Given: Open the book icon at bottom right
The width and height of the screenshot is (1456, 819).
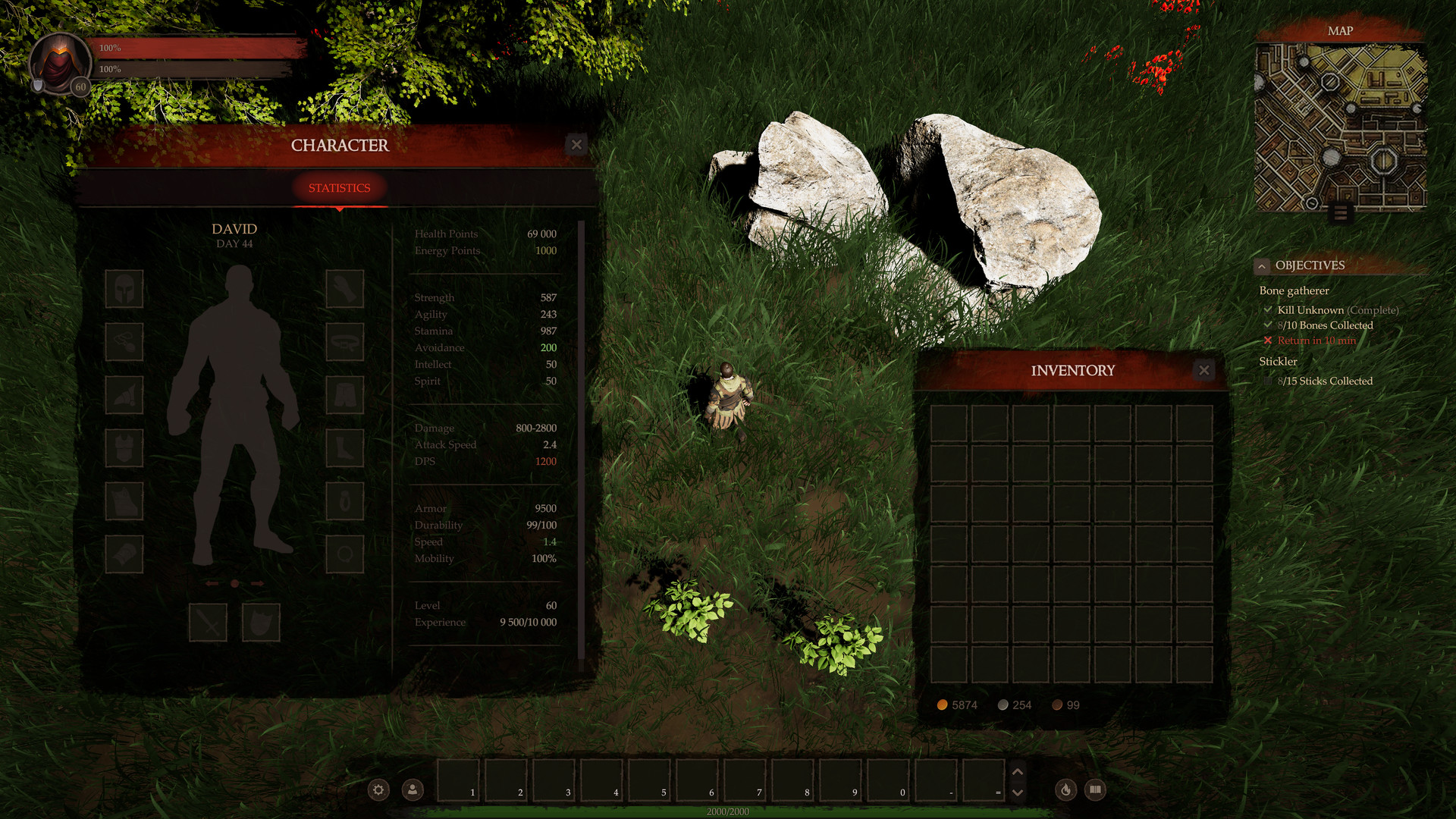Looking at the screenshot, I should pos(1097,789).
